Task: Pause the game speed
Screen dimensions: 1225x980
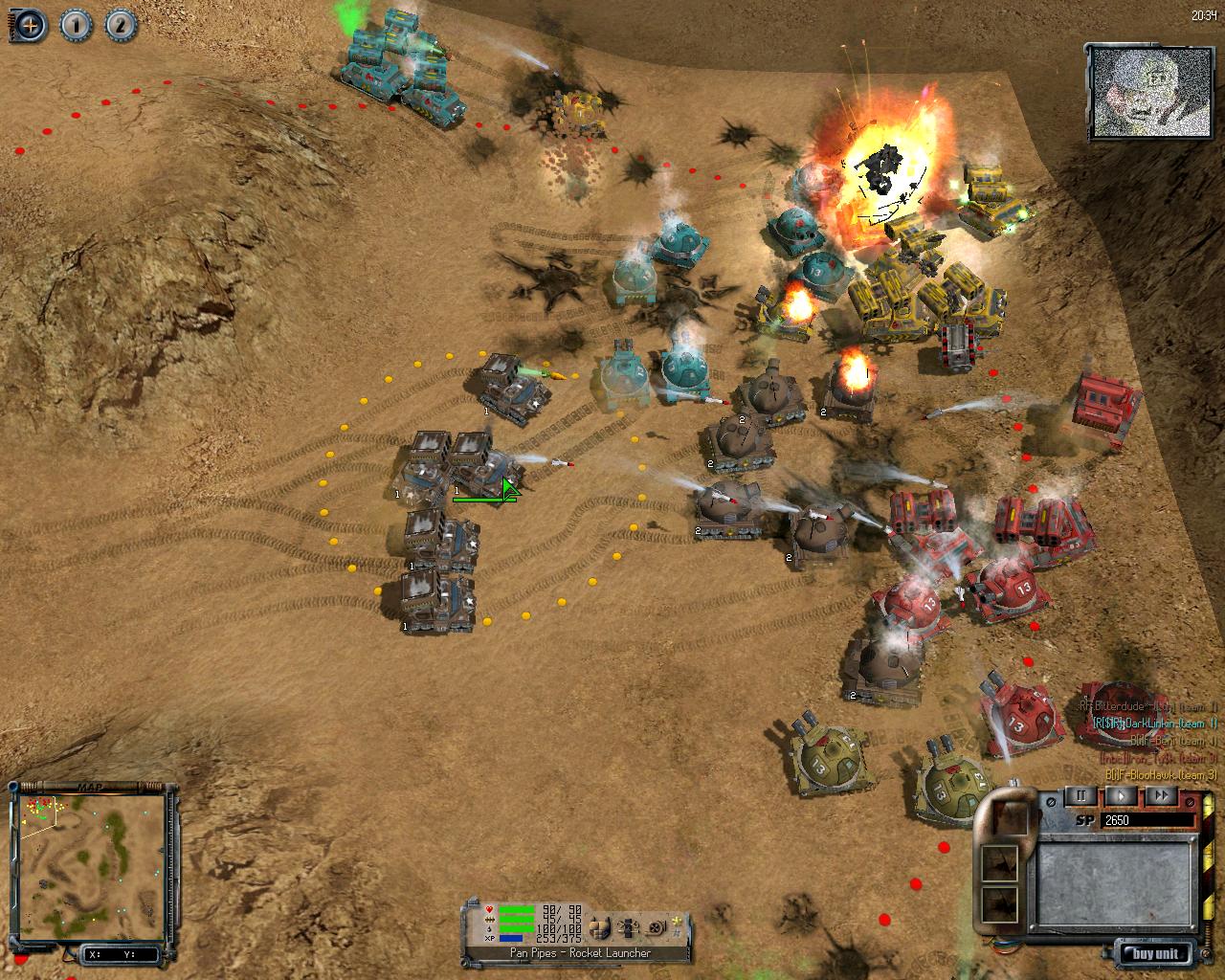Action: point(1082,795)
